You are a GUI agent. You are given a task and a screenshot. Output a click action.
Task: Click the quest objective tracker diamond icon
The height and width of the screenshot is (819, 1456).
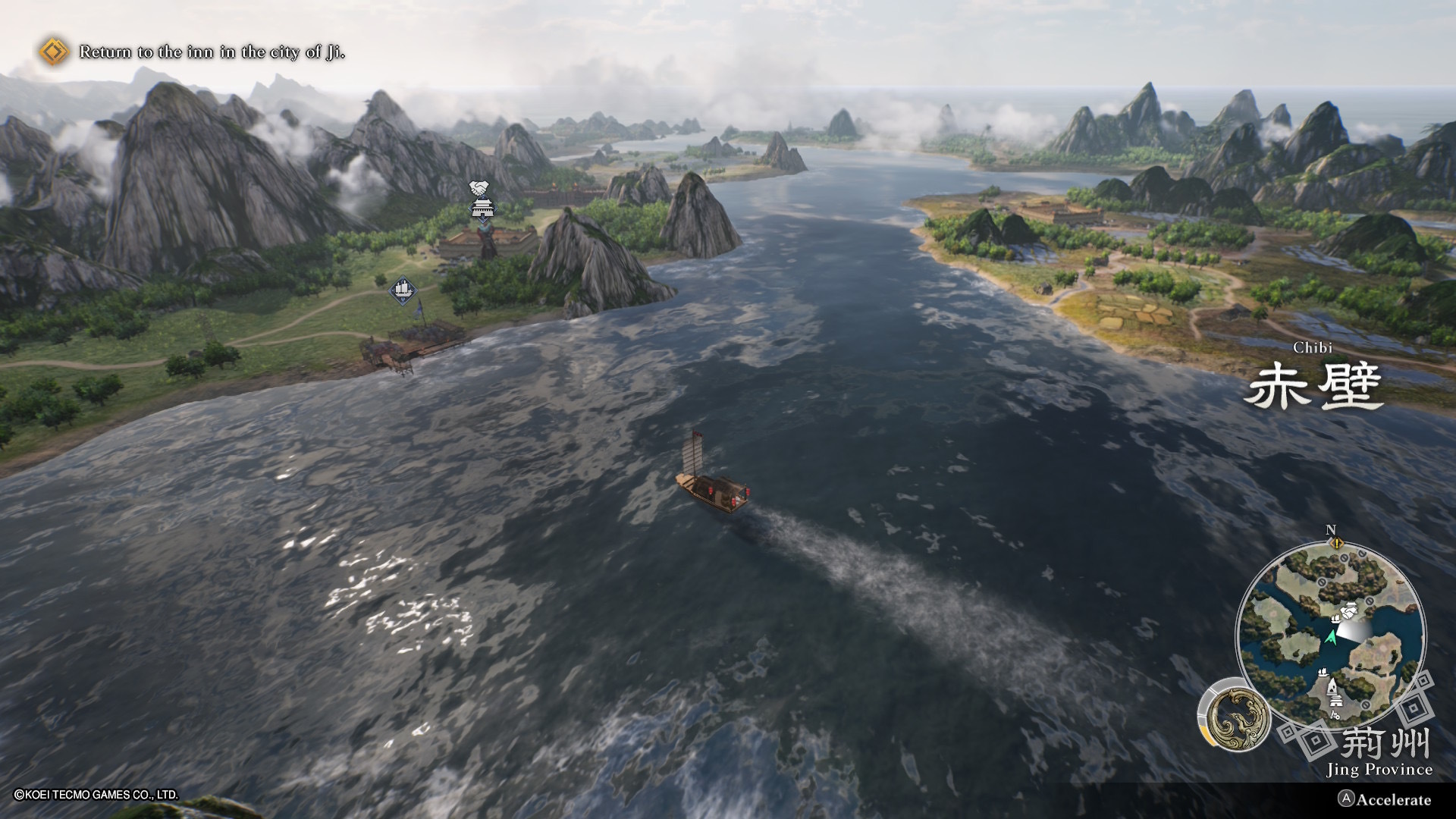tap(53, 52)
